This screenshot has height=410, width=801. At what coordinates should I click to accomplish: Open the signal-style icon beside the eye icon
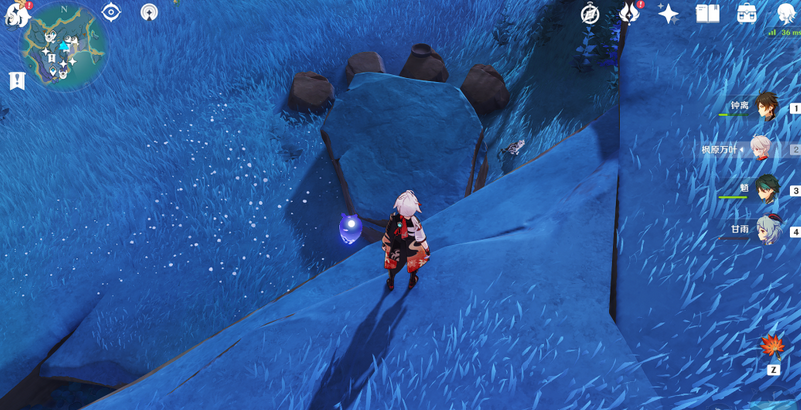tap(149, 13)
